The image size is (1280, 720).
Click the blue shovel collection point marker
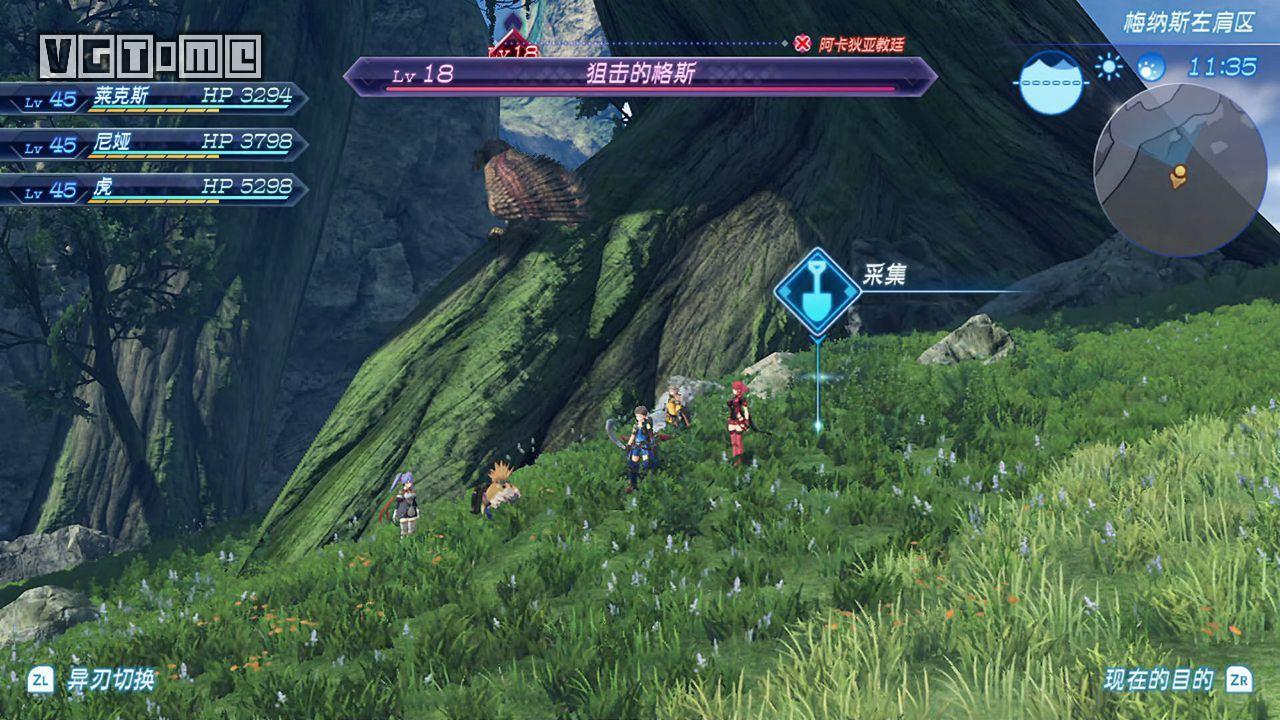[x=817, y=291]
